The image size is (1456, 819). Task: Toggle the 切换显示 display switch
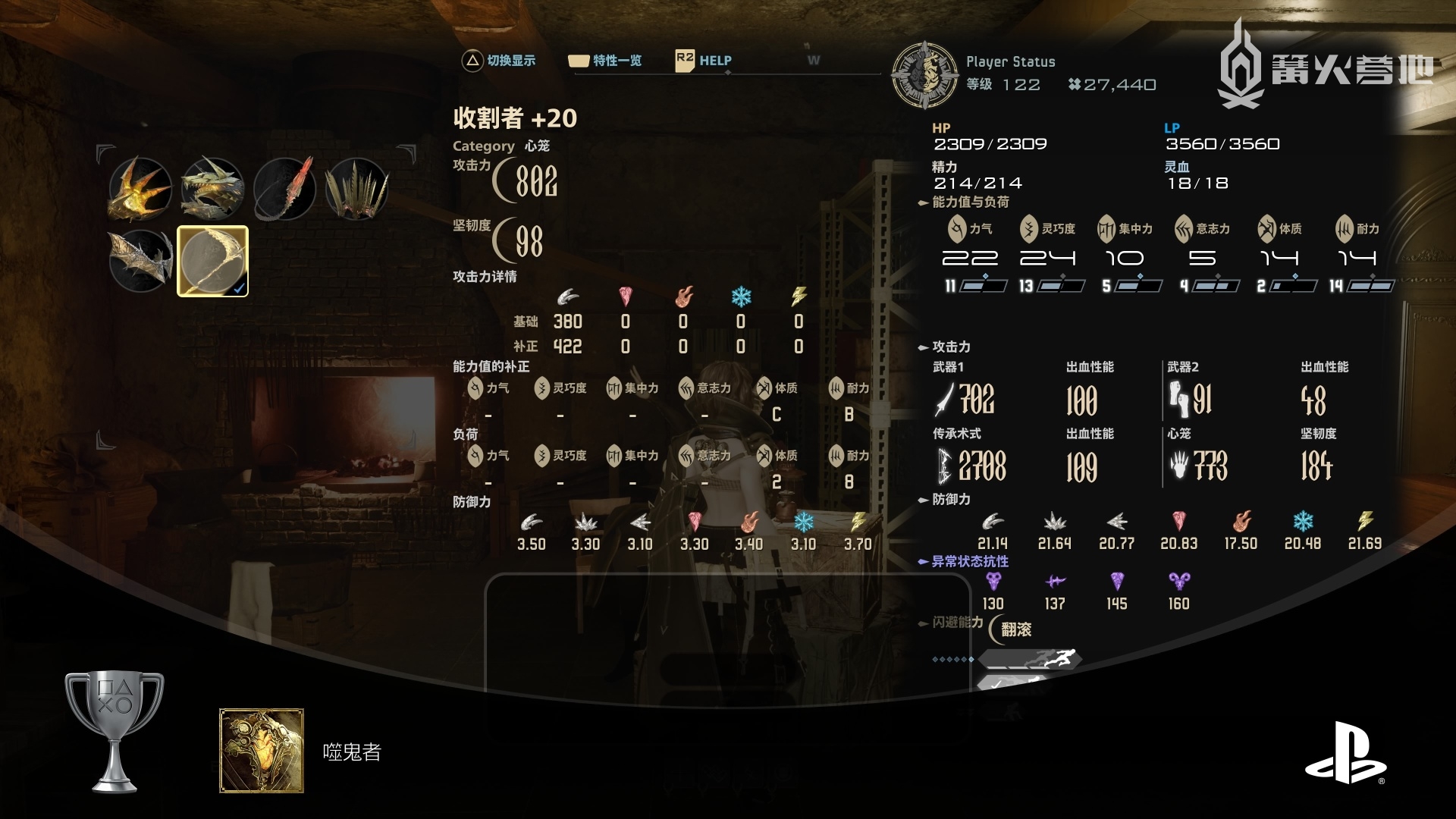coord(498,61)
